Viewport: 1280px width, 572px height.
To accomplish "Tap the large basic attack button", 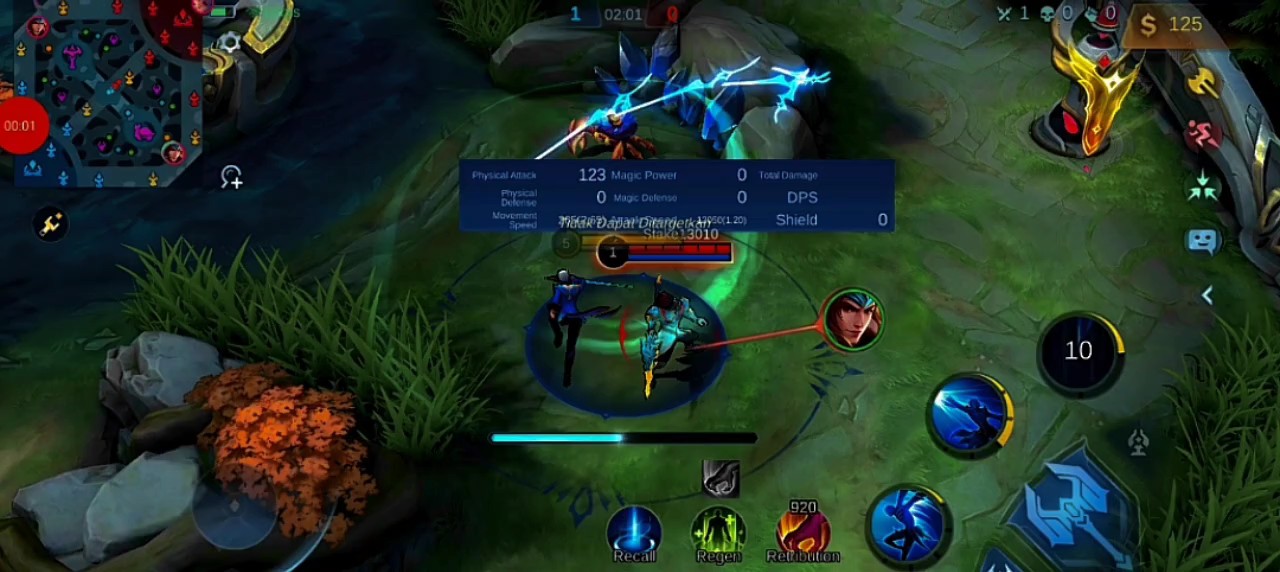I will (1075, 505).
